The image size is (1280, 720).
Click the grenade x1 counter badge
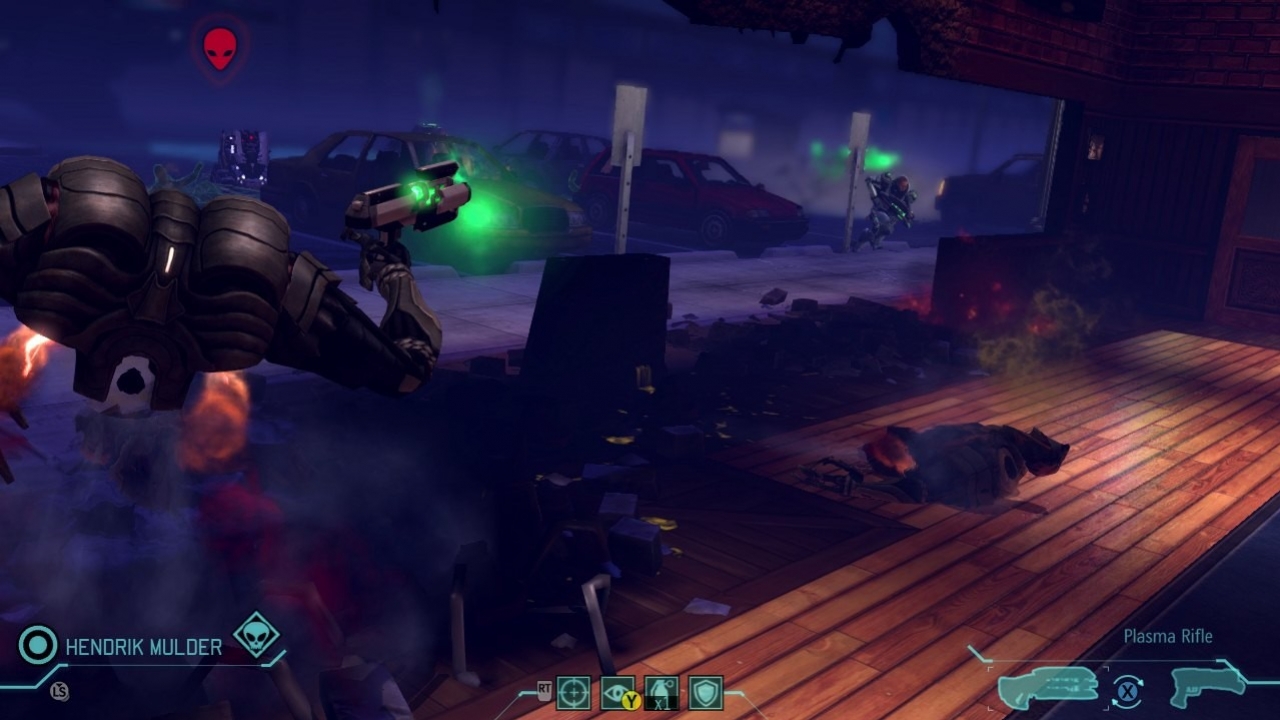pyautogui.click(x=661, y=703)
